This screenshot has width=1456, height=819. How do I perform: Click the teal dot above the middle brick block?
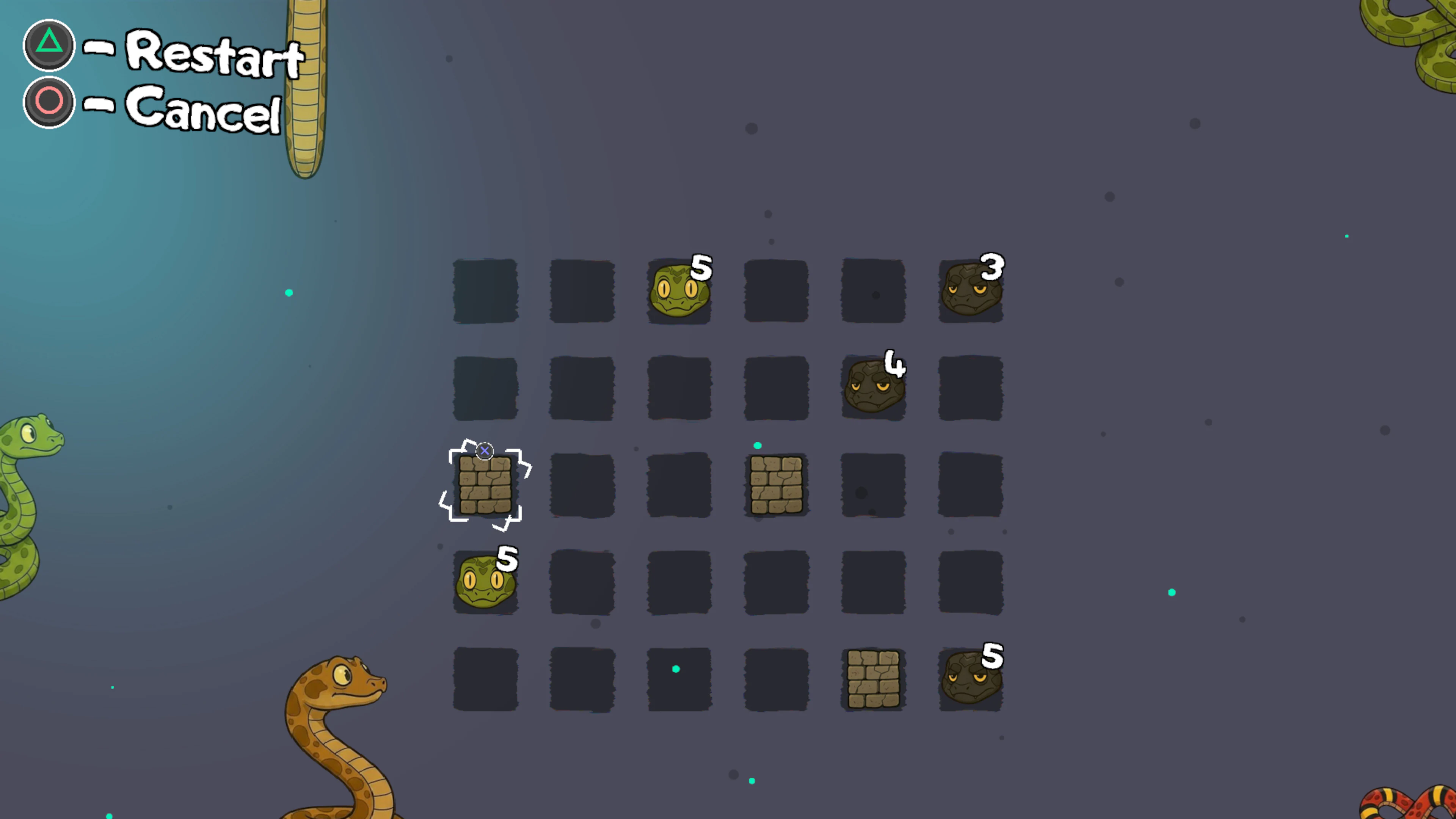758,446
